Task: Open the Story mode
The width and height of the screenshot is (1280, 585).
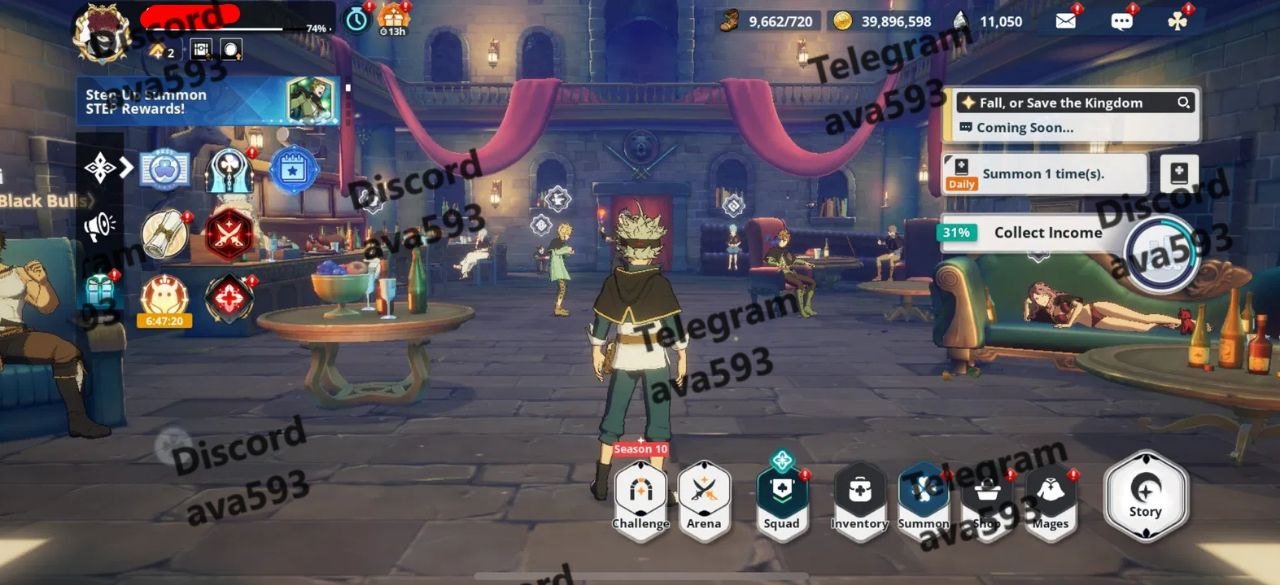Action: (1145, 495)
